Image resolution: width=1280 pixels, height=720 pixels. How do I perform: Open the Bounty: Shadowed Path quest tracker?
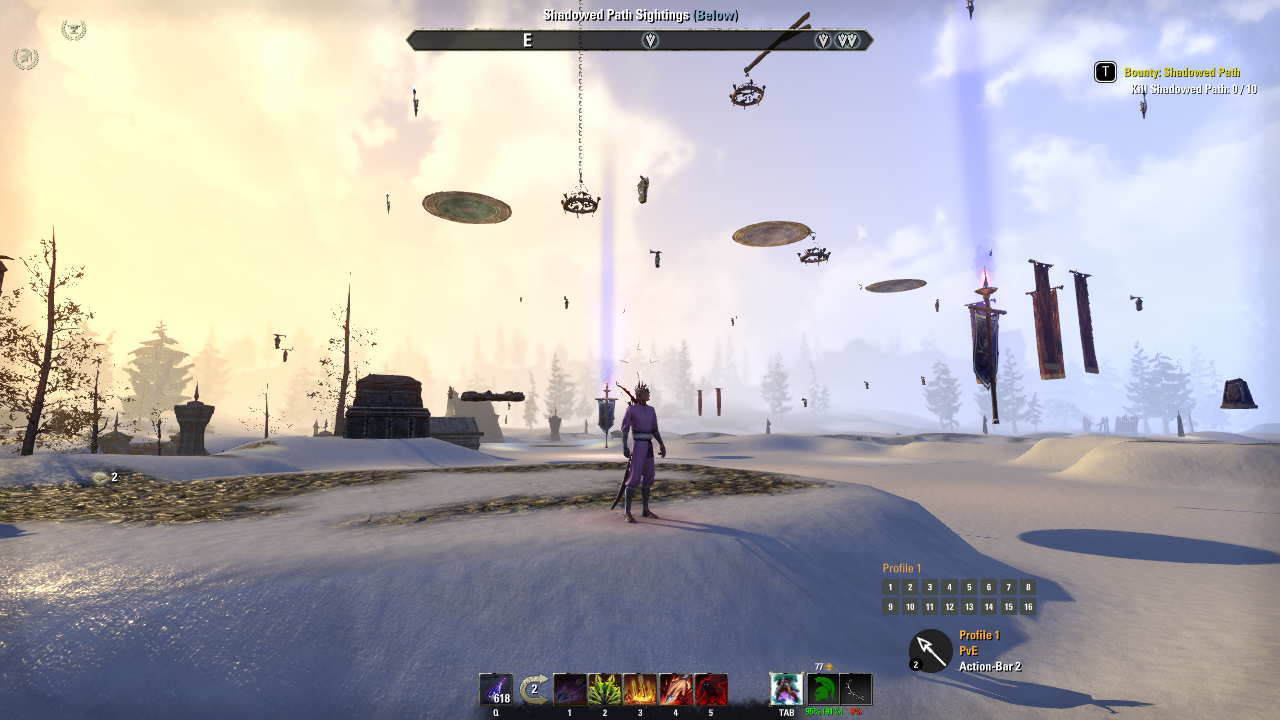click(x=1181, y=72)
